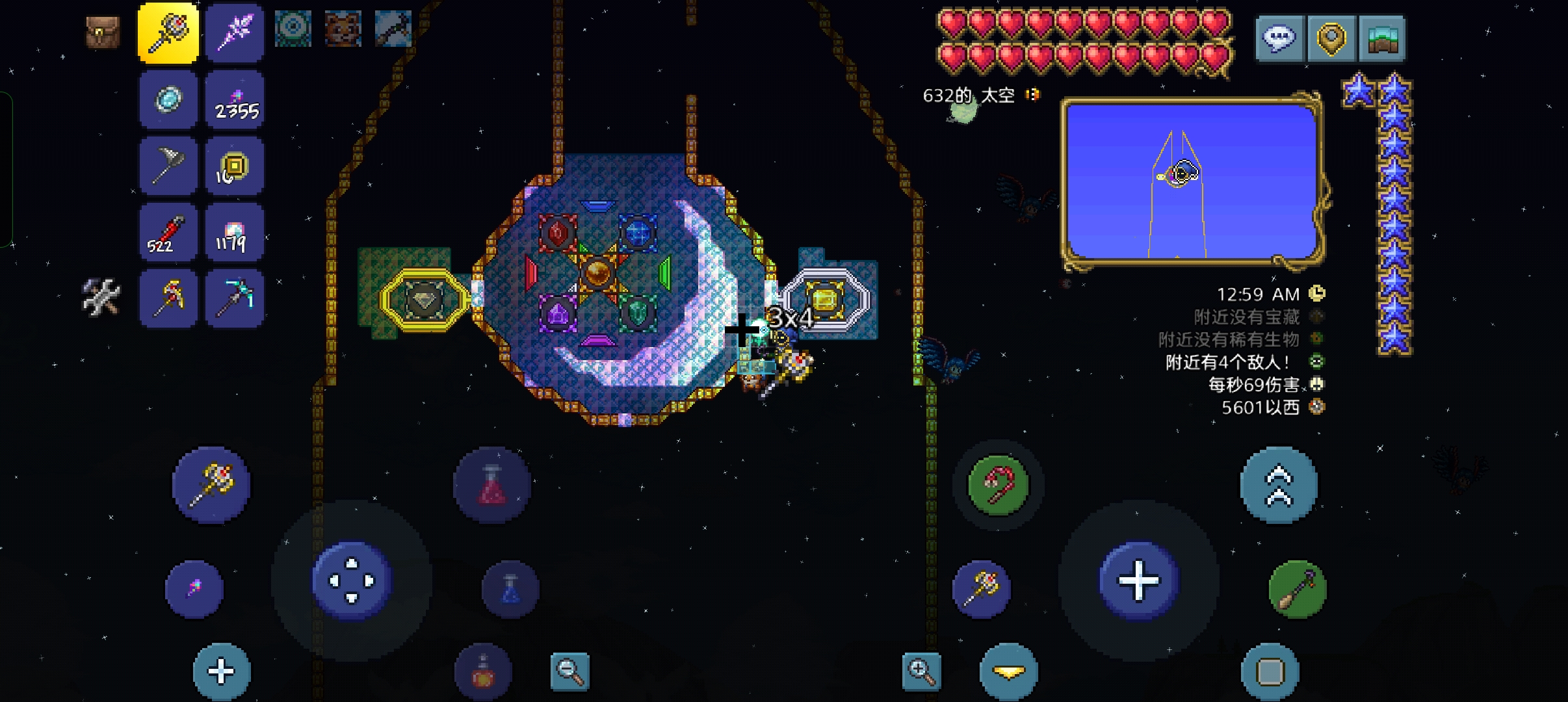1568x702 pixels.
Task: Toggle the square button at bottom right
Action: click(1270, 672)
